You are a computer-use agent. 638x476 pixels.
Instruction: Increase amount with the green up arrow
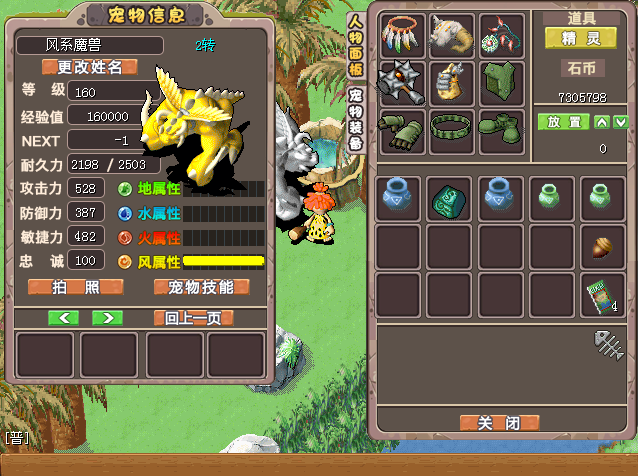coord(602,122)
